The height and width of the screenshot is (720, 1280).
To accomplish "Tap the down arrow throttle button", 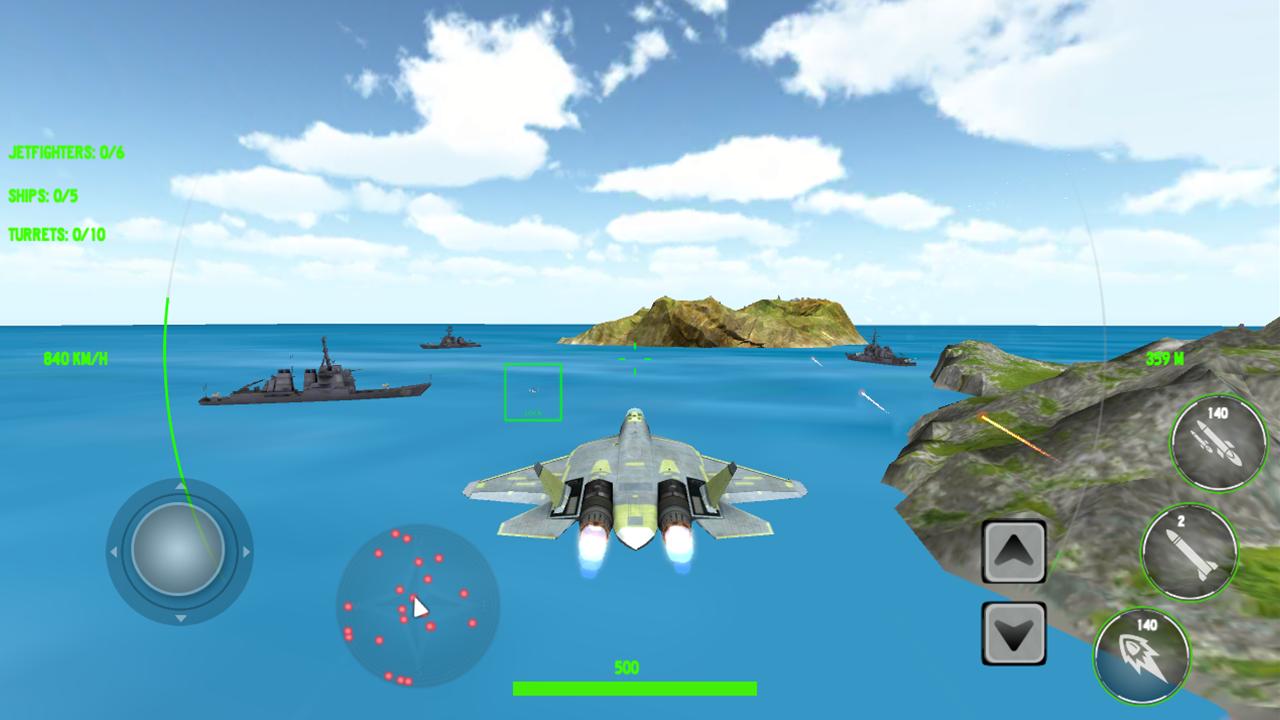I will [1014, 633].
